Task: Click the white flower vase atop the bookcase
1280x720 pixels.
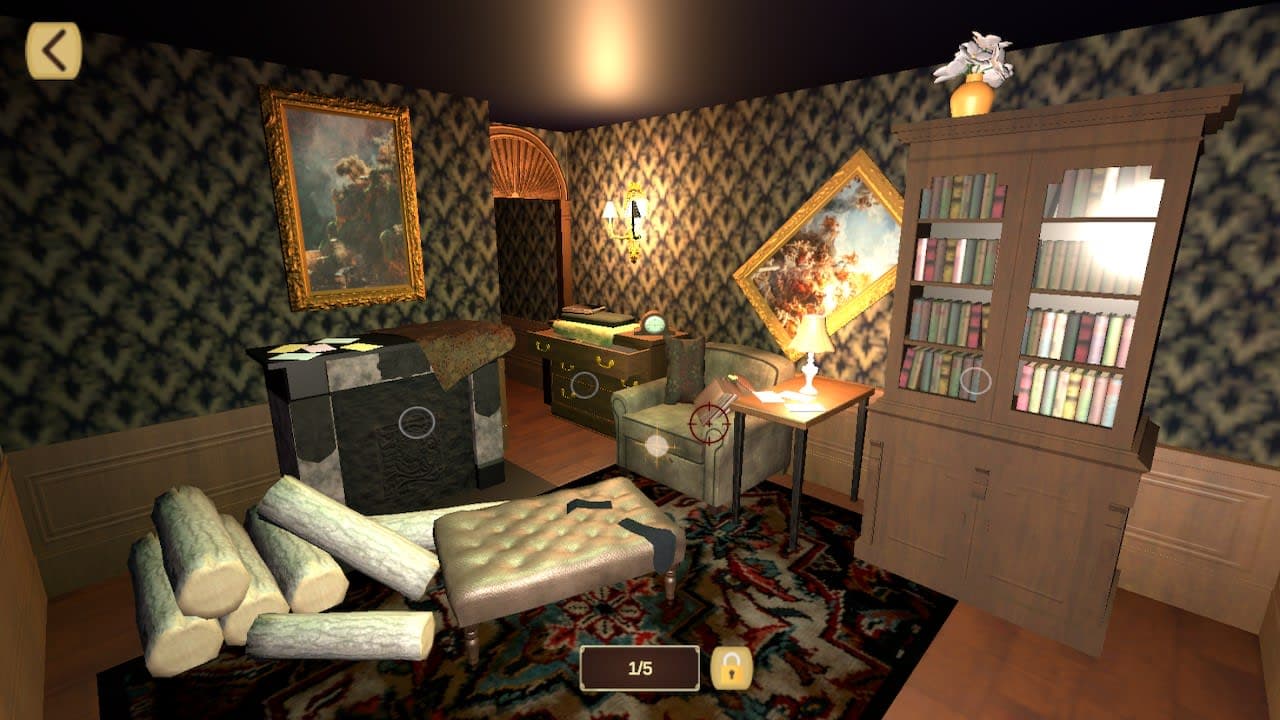Action: [x=972, y=67]
